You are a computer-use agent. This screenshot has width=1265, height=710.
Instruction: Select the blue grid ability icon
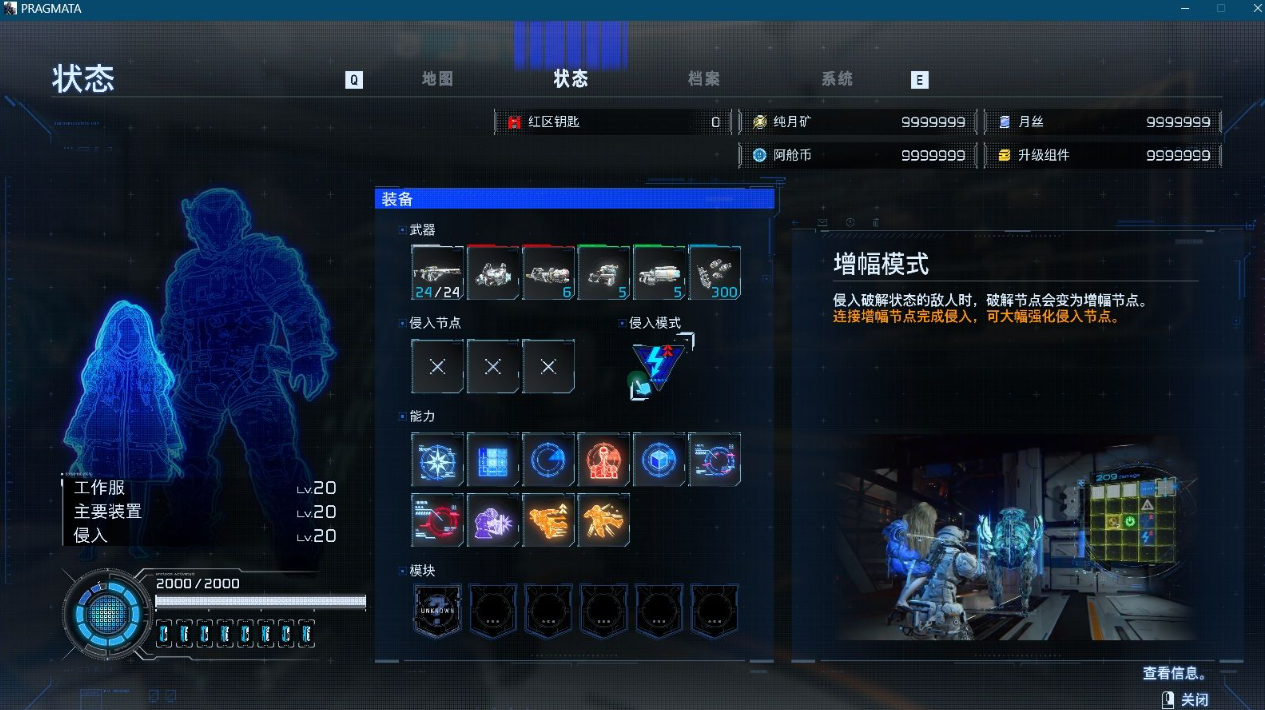pyautogui.click(x=493, y=460)
